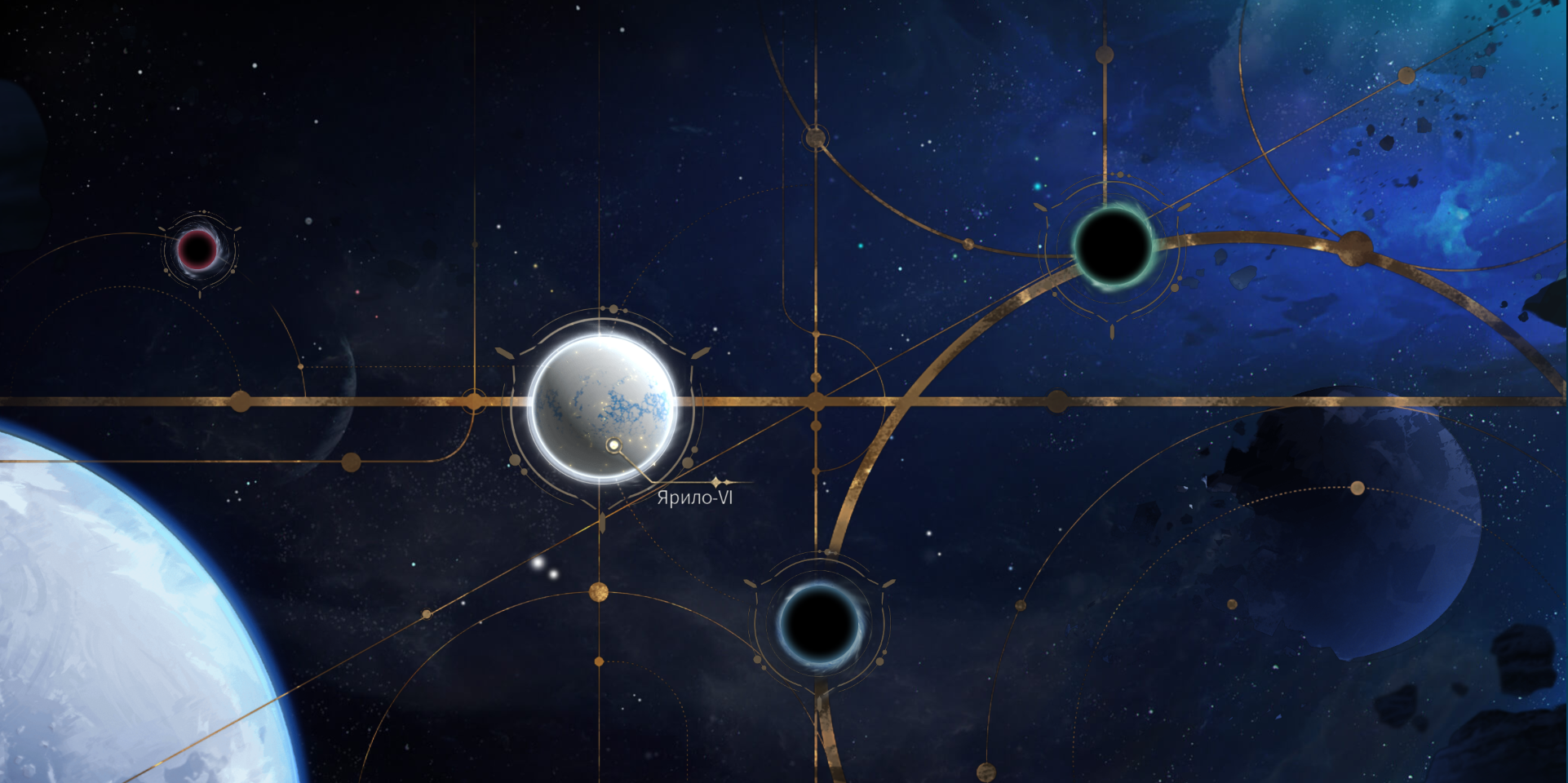This screenshot has width=1568, height=783.
Task: Select the green-rimmed black hole world
Action: [x=1111, y=244]
